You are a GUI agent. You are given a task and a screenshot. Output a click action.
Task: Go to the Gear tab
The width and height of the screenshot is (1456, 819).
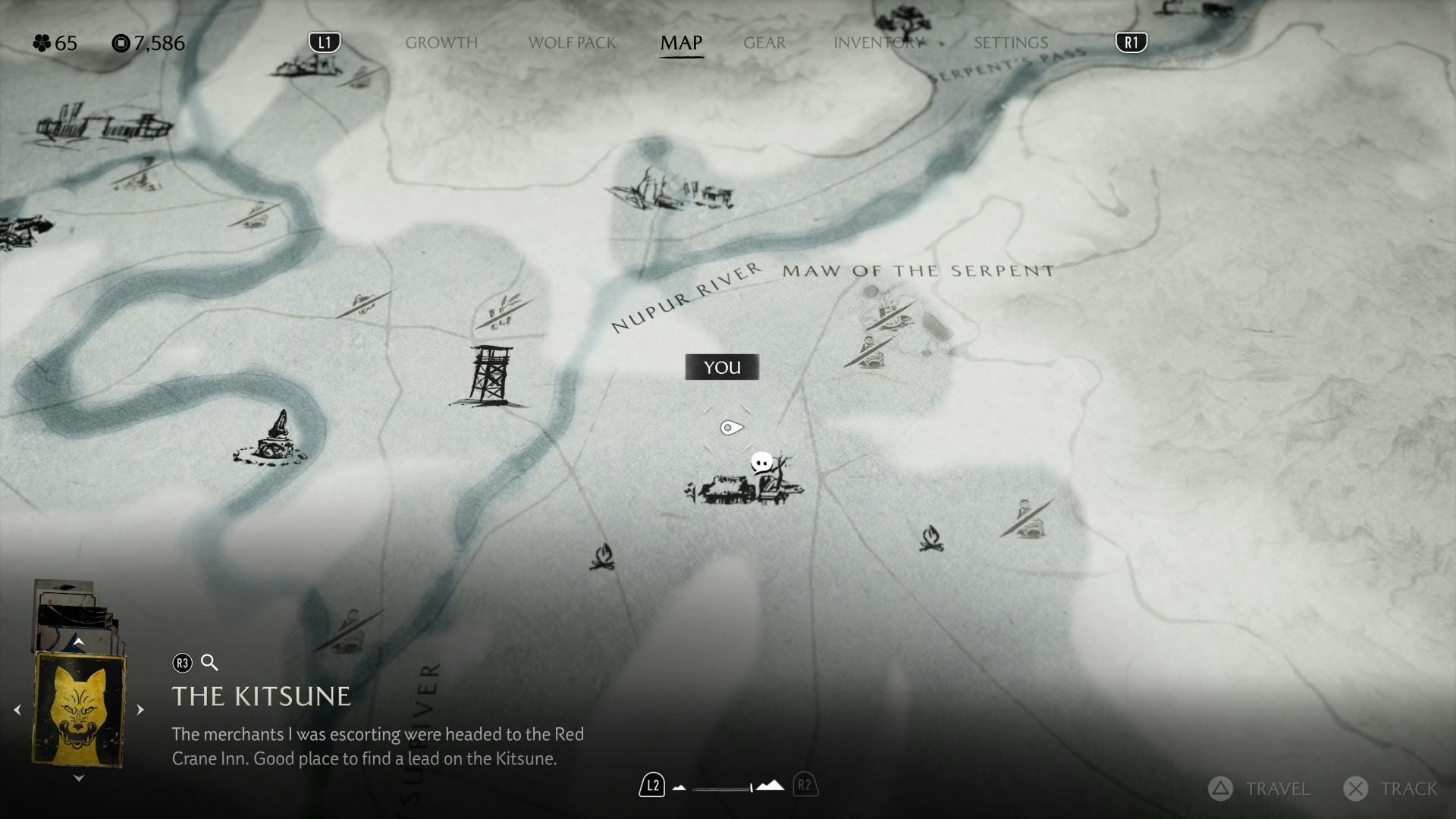tap(764, 42)
